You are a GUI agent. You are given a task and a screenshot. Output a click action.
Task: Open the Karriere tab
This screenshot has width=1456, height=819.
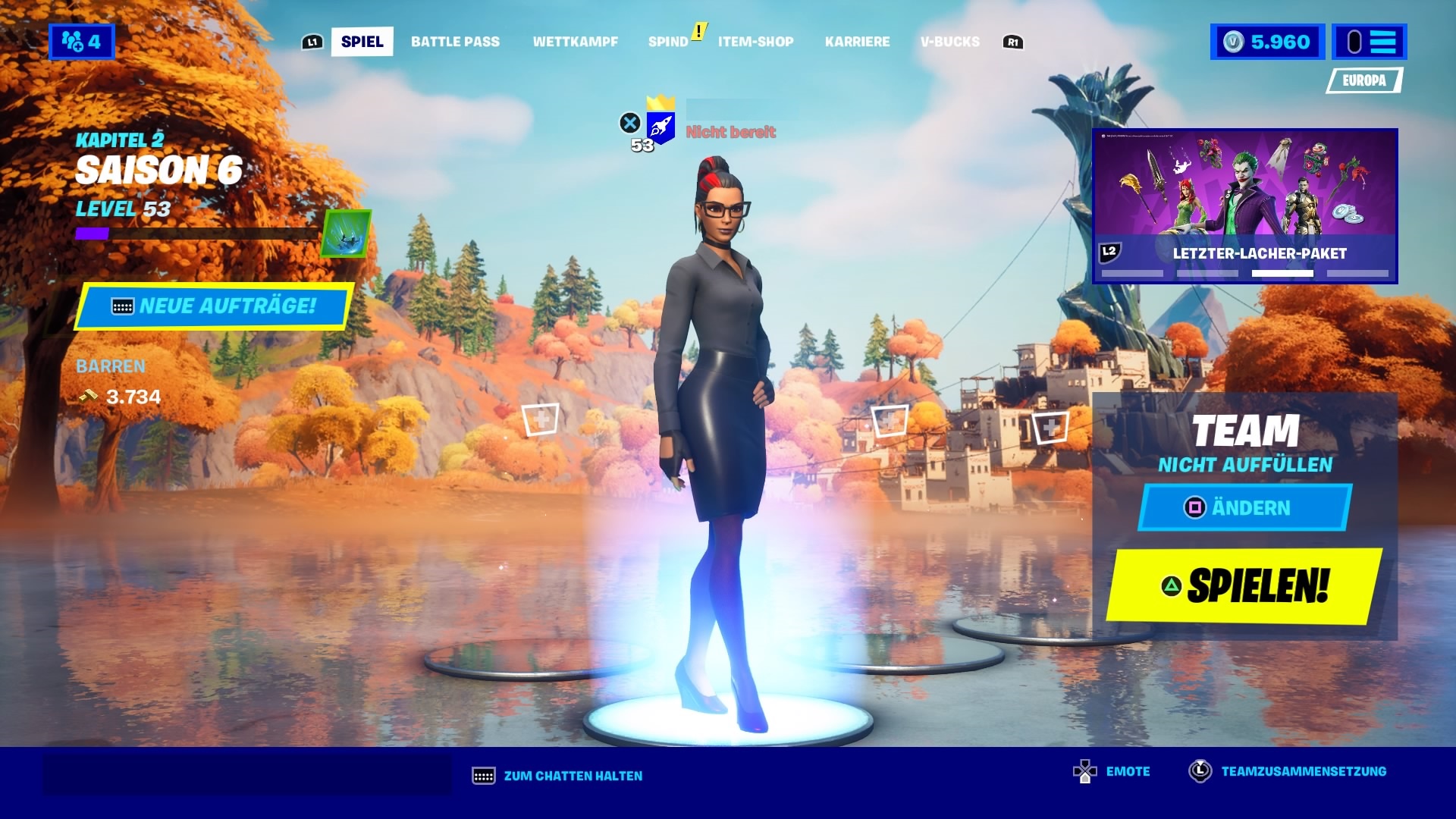(x=857, y=42)
